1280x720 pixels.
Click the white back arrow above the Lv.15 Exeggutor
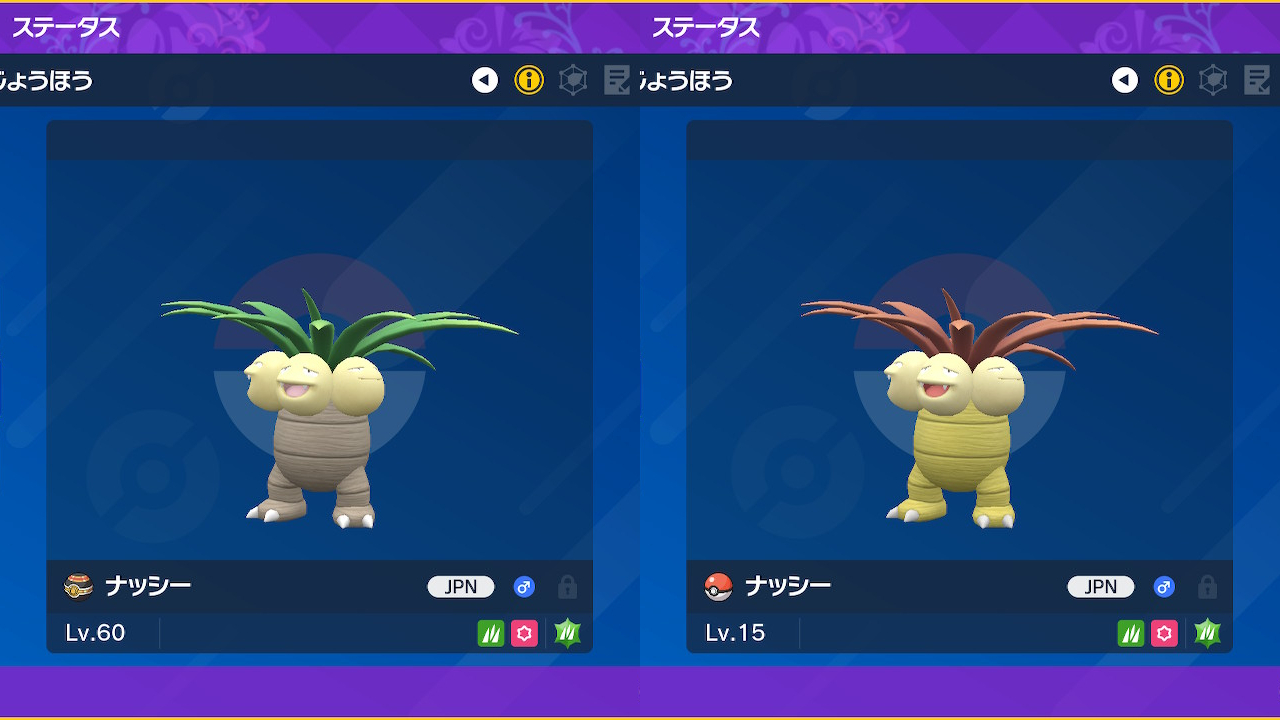tap(1125, 80)
